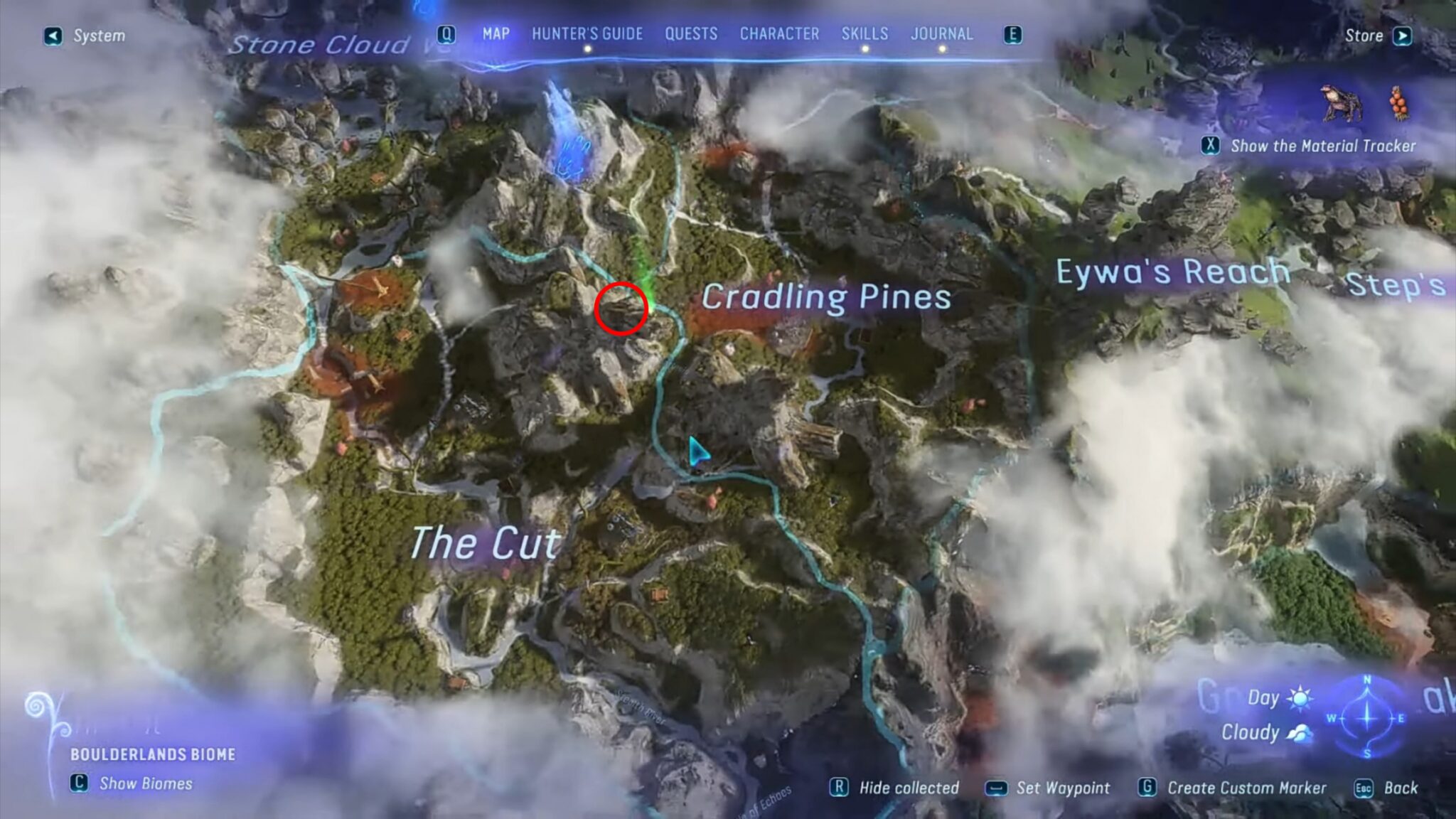Toggle Show Biomes overlay
This screenshot has height=819, width=1456.
click(x=133, y=783)
